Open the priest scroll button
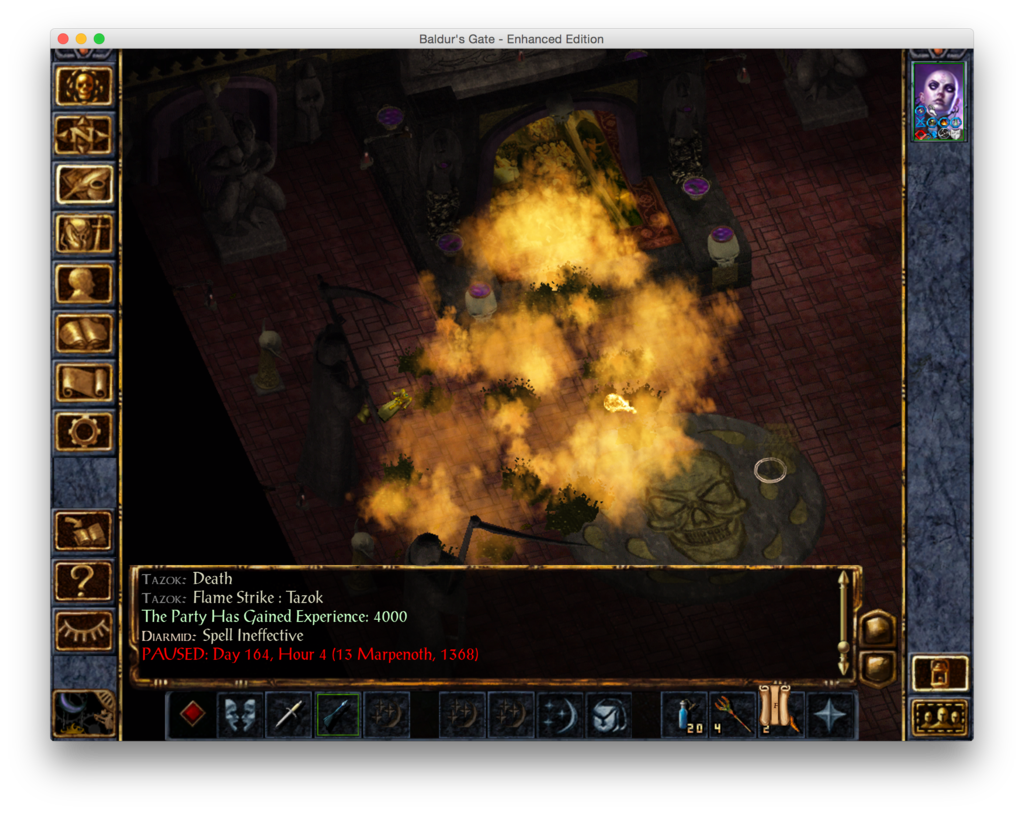1024x813 pixels. click(84, 381)
